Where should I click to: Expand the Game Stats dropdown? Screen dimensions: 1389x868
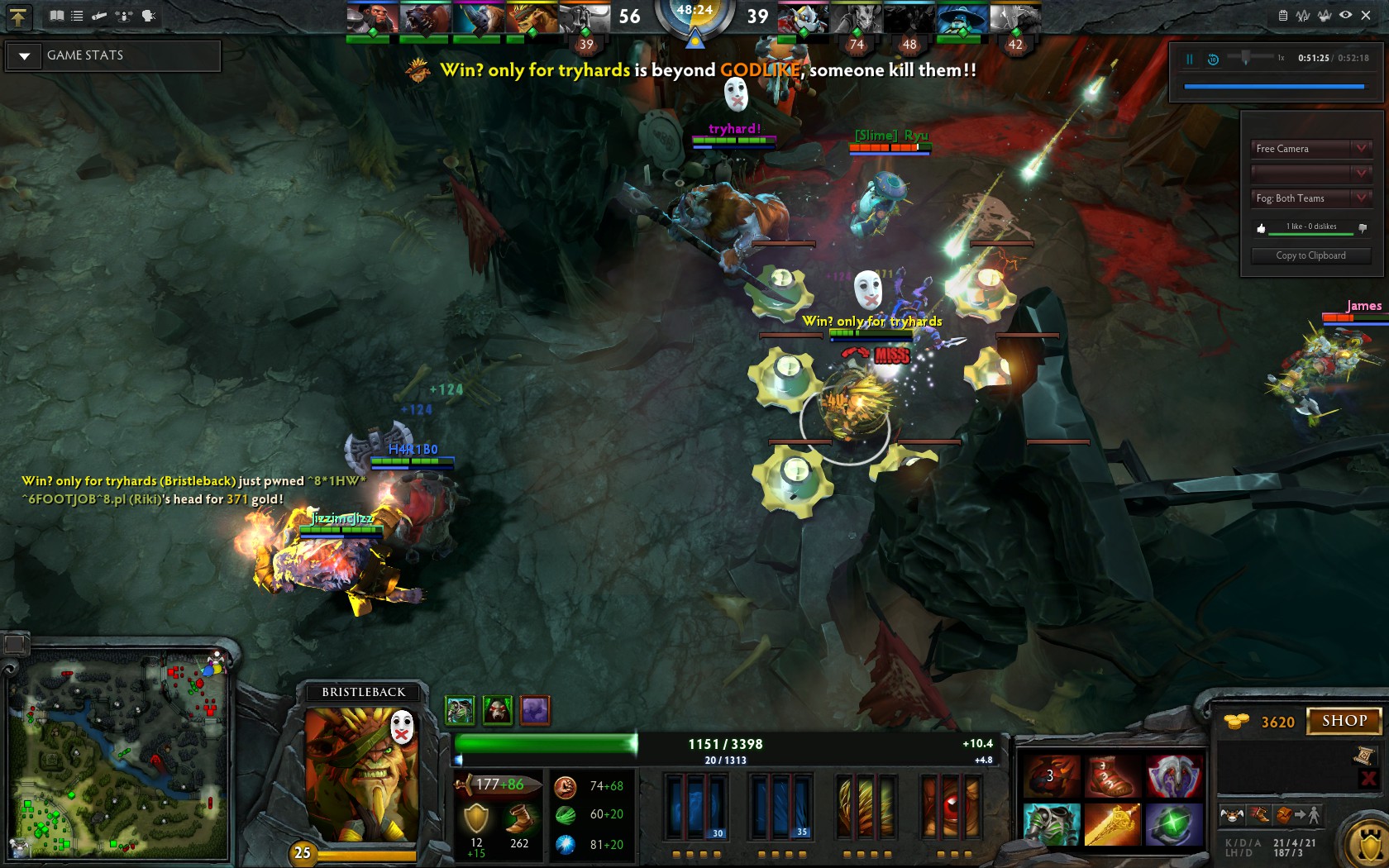(x=25, y=56)
